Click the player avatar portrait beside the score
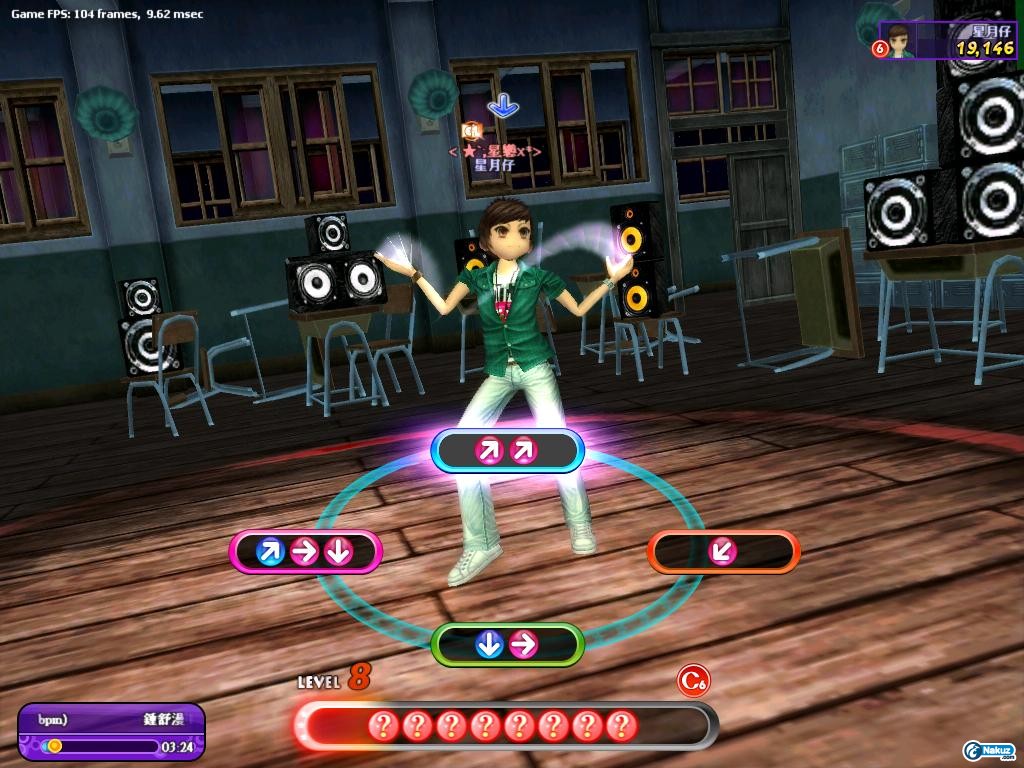 pos(898,42)
